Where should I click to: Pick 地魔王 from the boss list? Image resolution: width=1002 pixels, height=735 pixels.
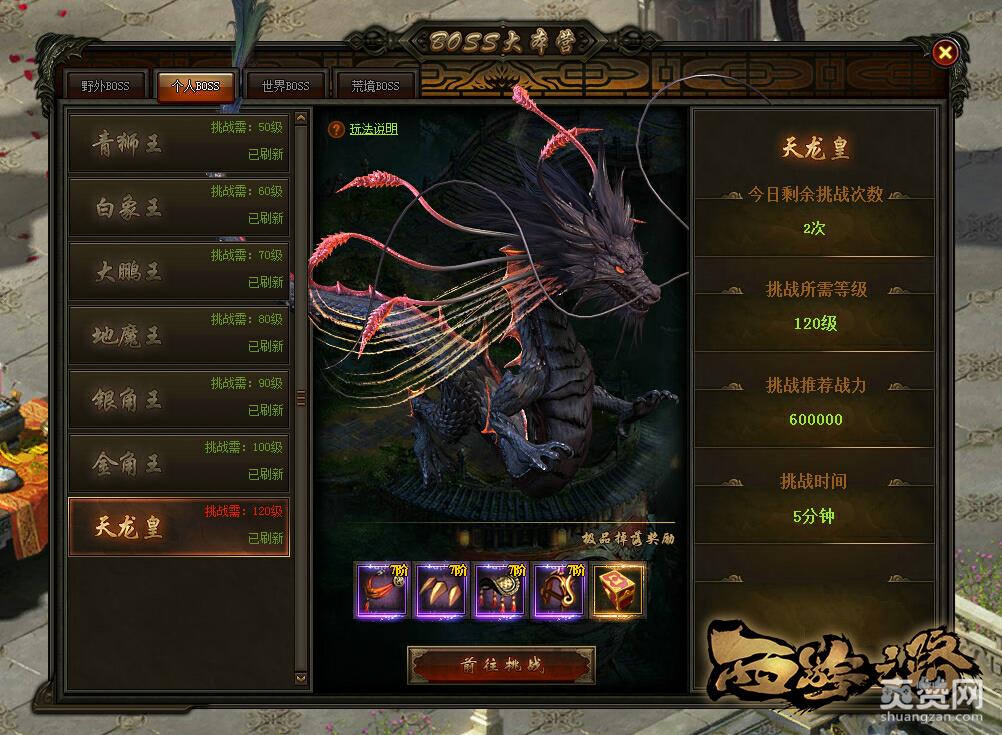click(x=178, y=335)
